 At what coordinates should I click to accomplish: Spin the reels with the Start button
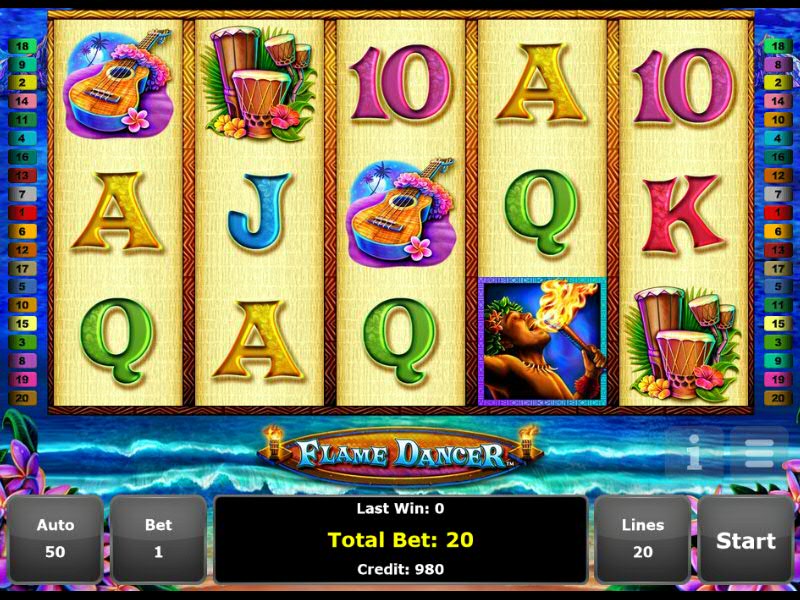point(745,540)
